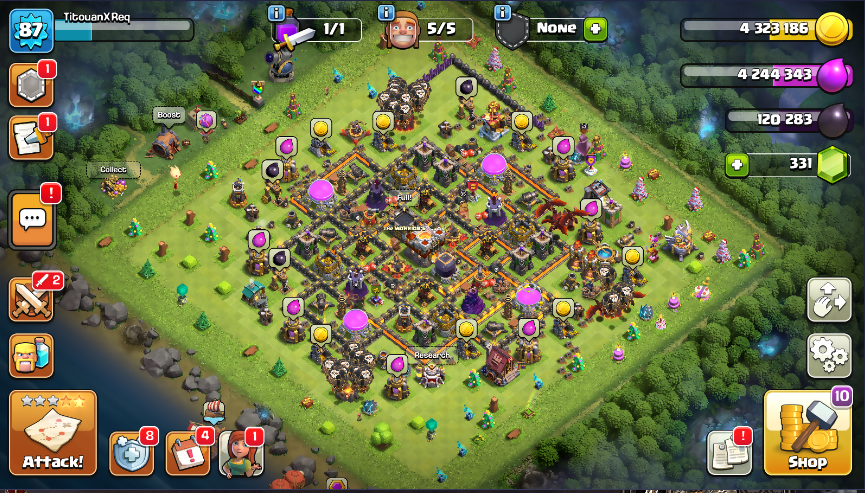This screenshot has width=865, height=493.
Task: Open the news papers icon beside Shop
Action: point(728,454)
